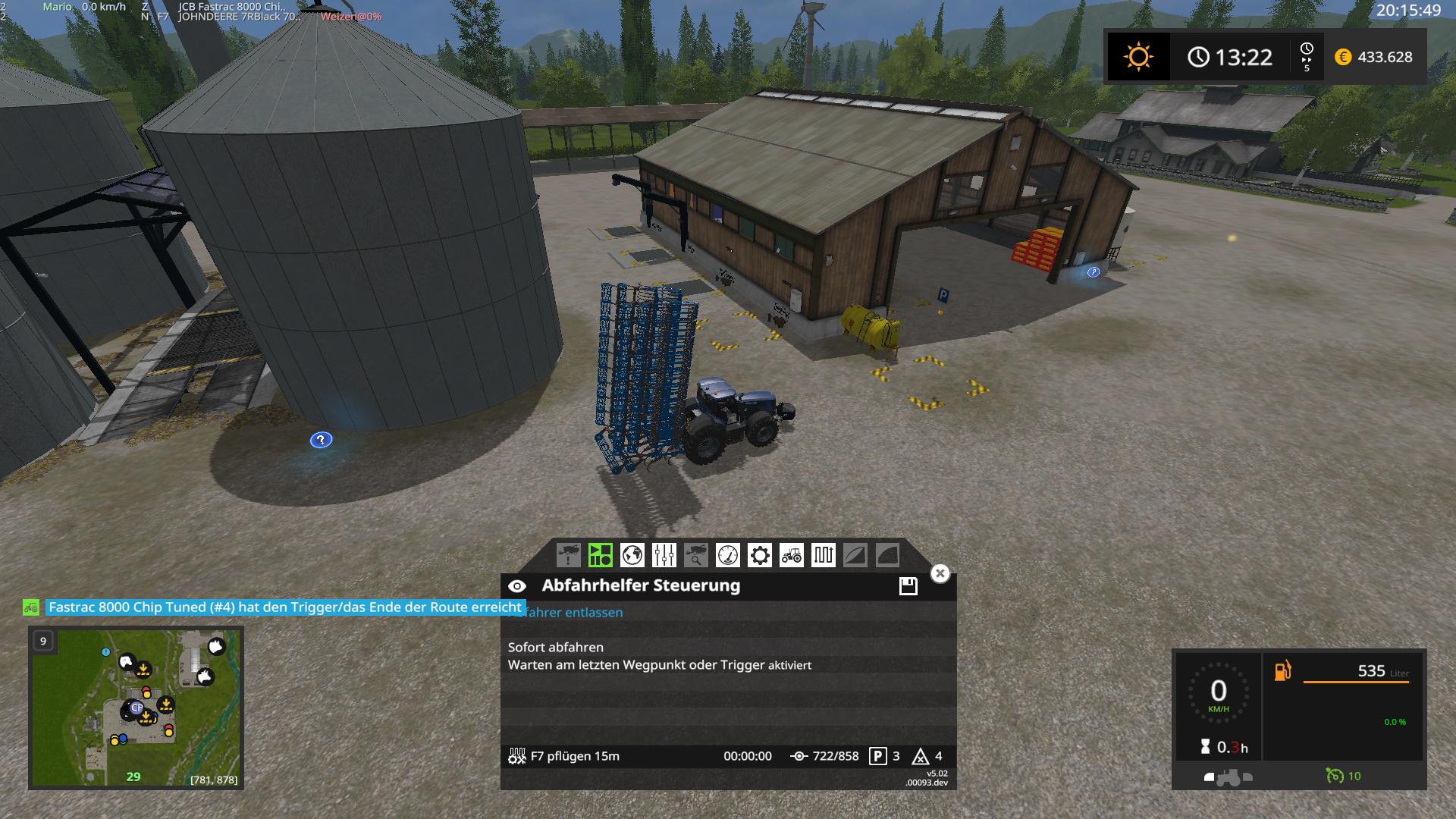Screen dimensions: 1456x819
Task: Open the zigzag course generation page
Action: tap(823, 555)
